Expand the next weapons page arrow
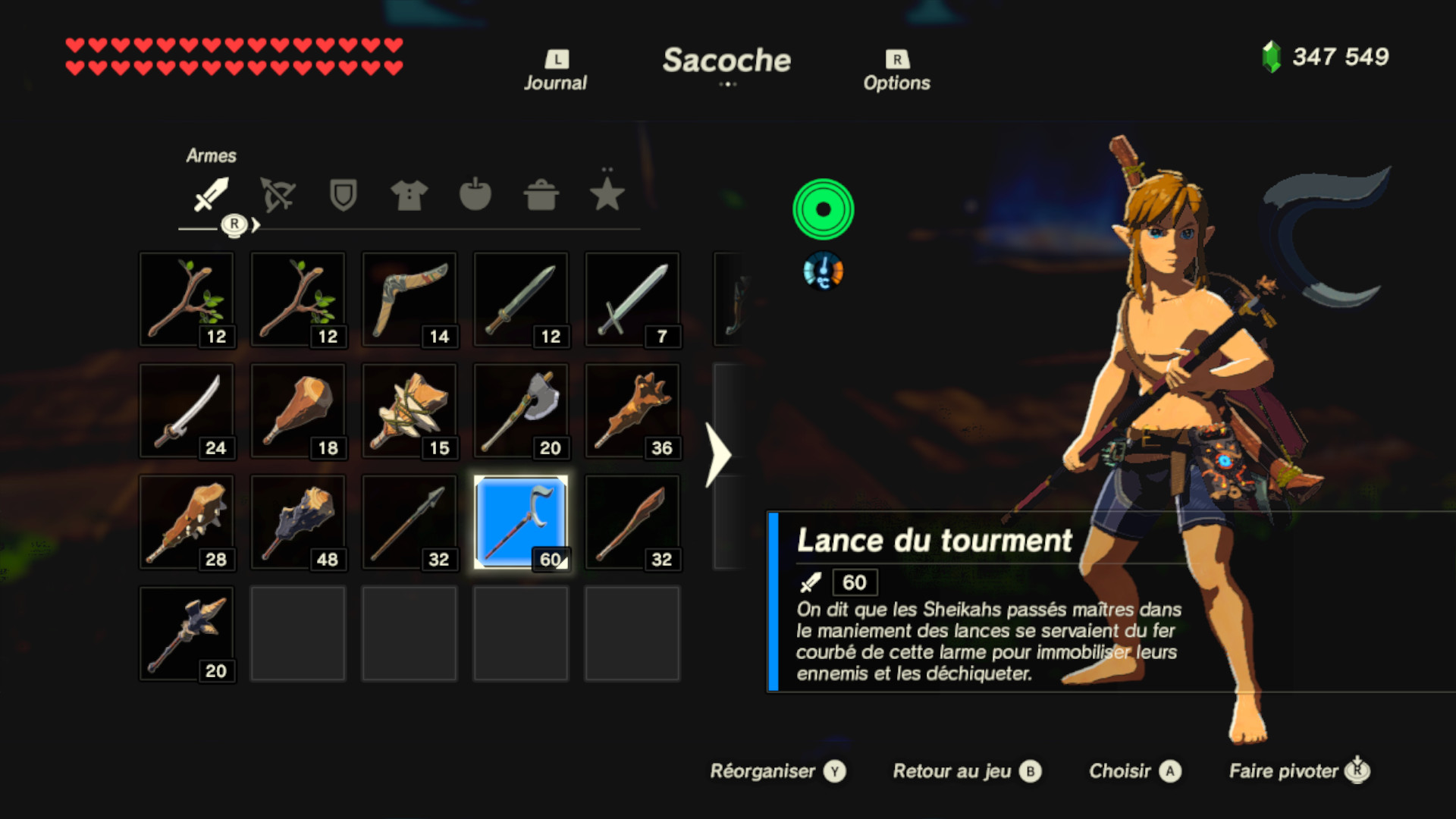The width and height of the screenshot is (1456, 819). click(717, 455)
